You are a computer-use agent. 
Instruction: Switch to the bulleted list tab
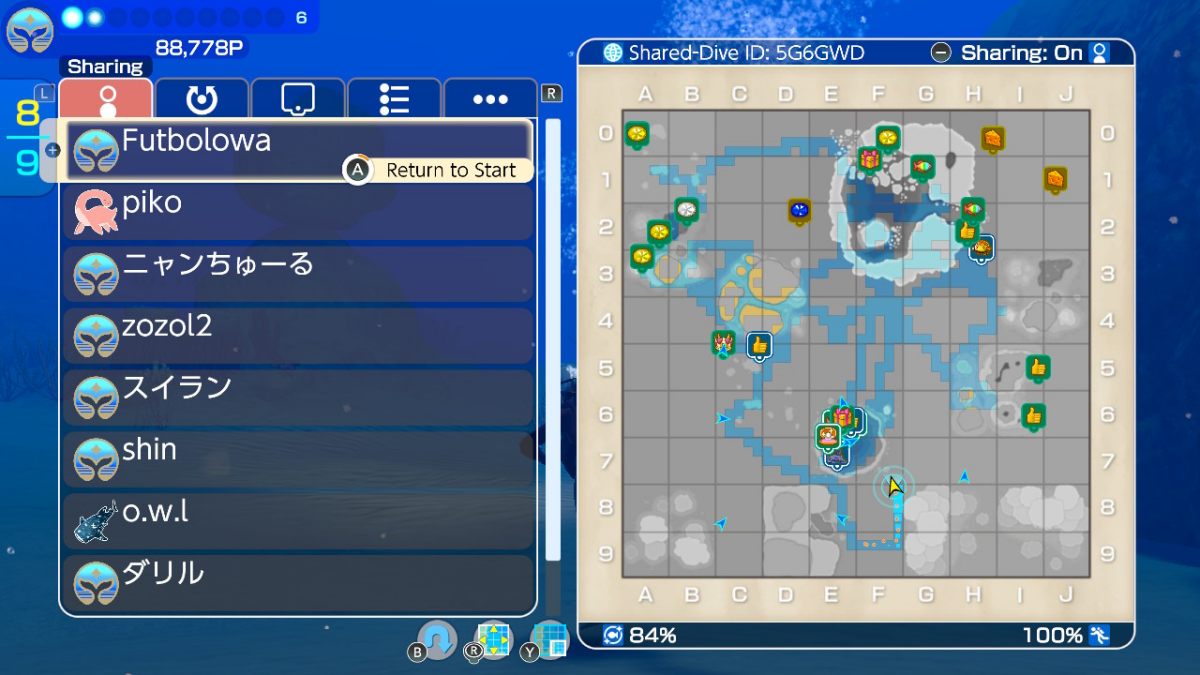pos(394,99)
